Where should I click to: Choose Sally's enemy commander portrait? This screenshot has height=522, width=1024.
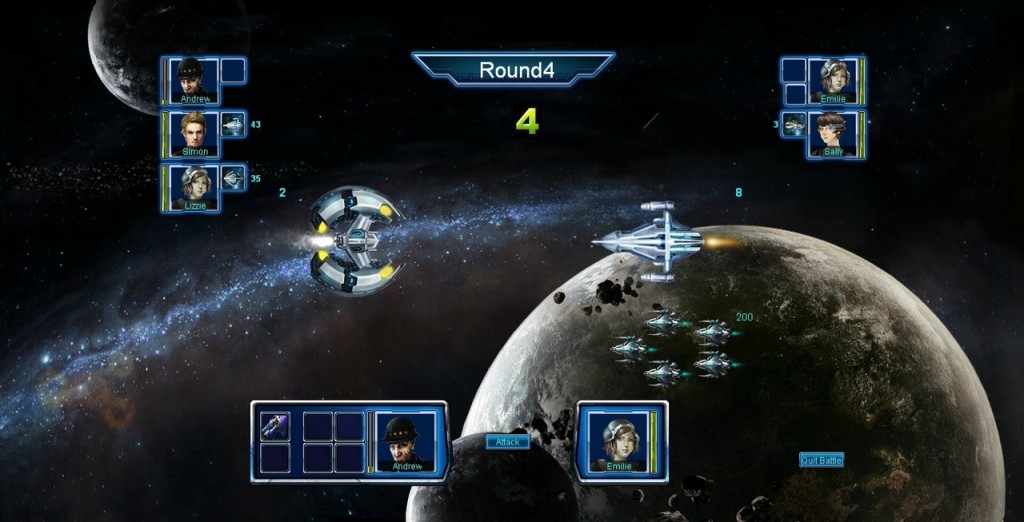833,134
